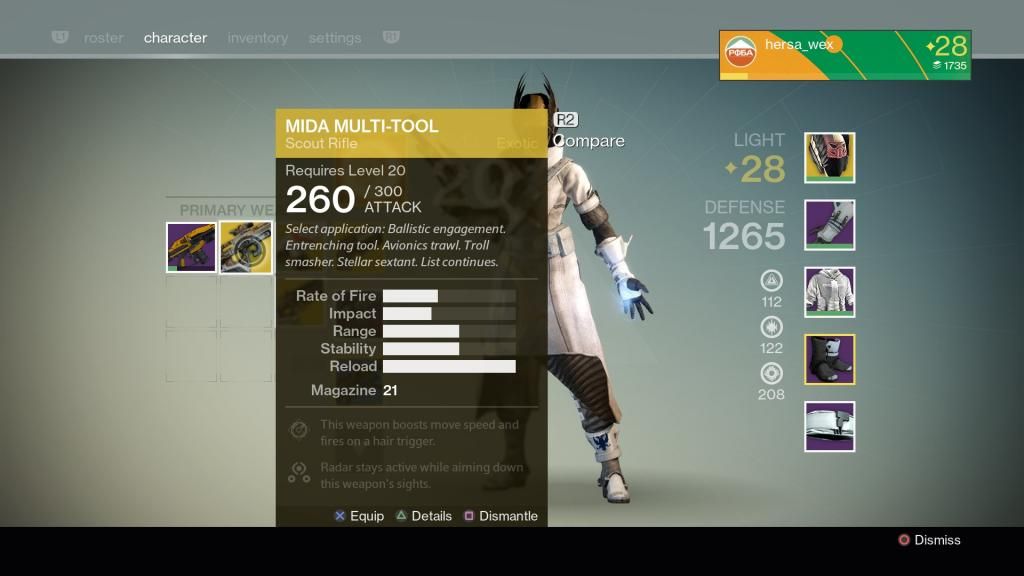
Task: Select the MIDA Multi-Tool weapon slot
Action: (246, 247)
